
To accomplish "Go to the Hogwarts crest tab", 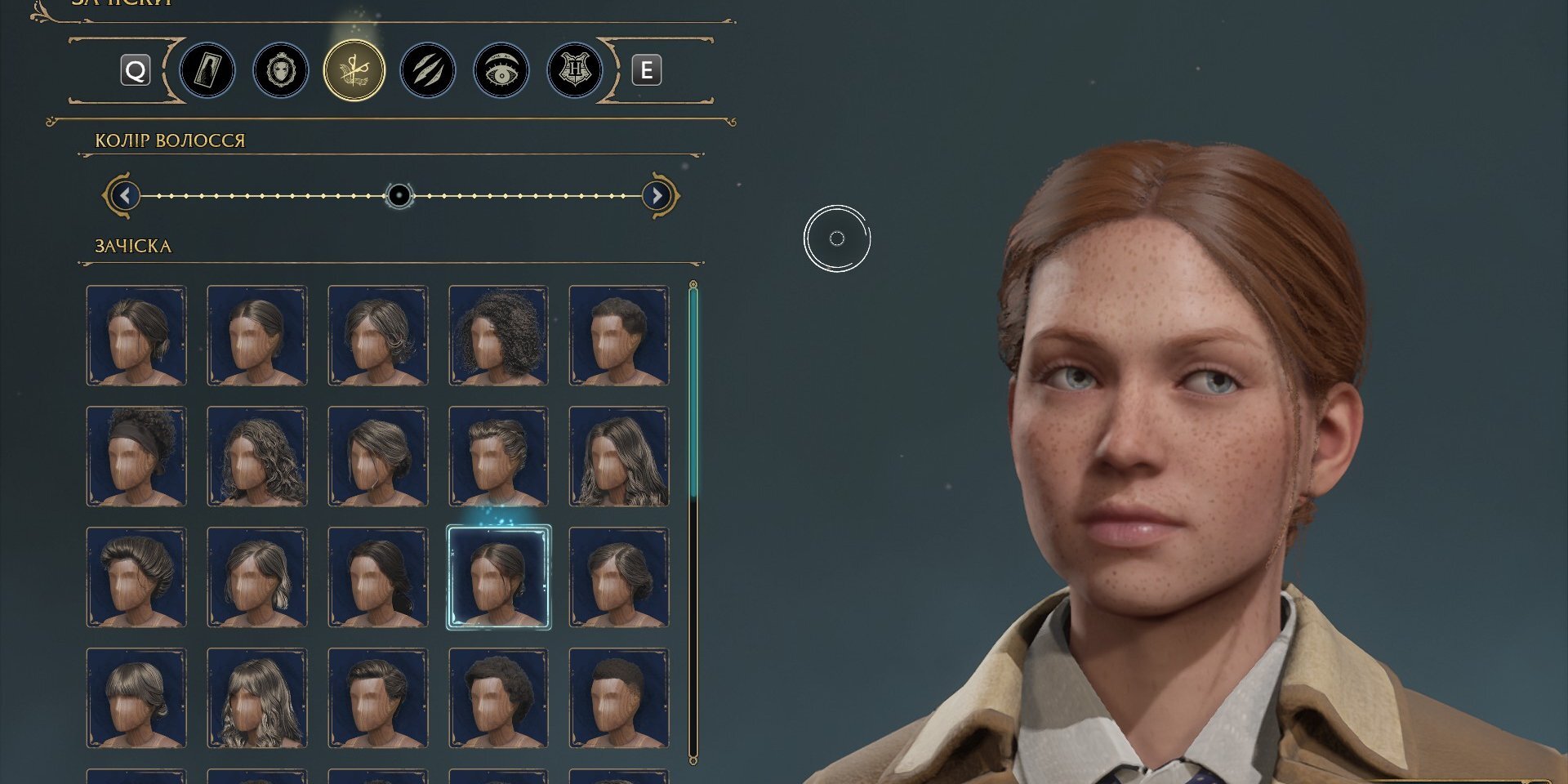I will [x=574, y=71].
